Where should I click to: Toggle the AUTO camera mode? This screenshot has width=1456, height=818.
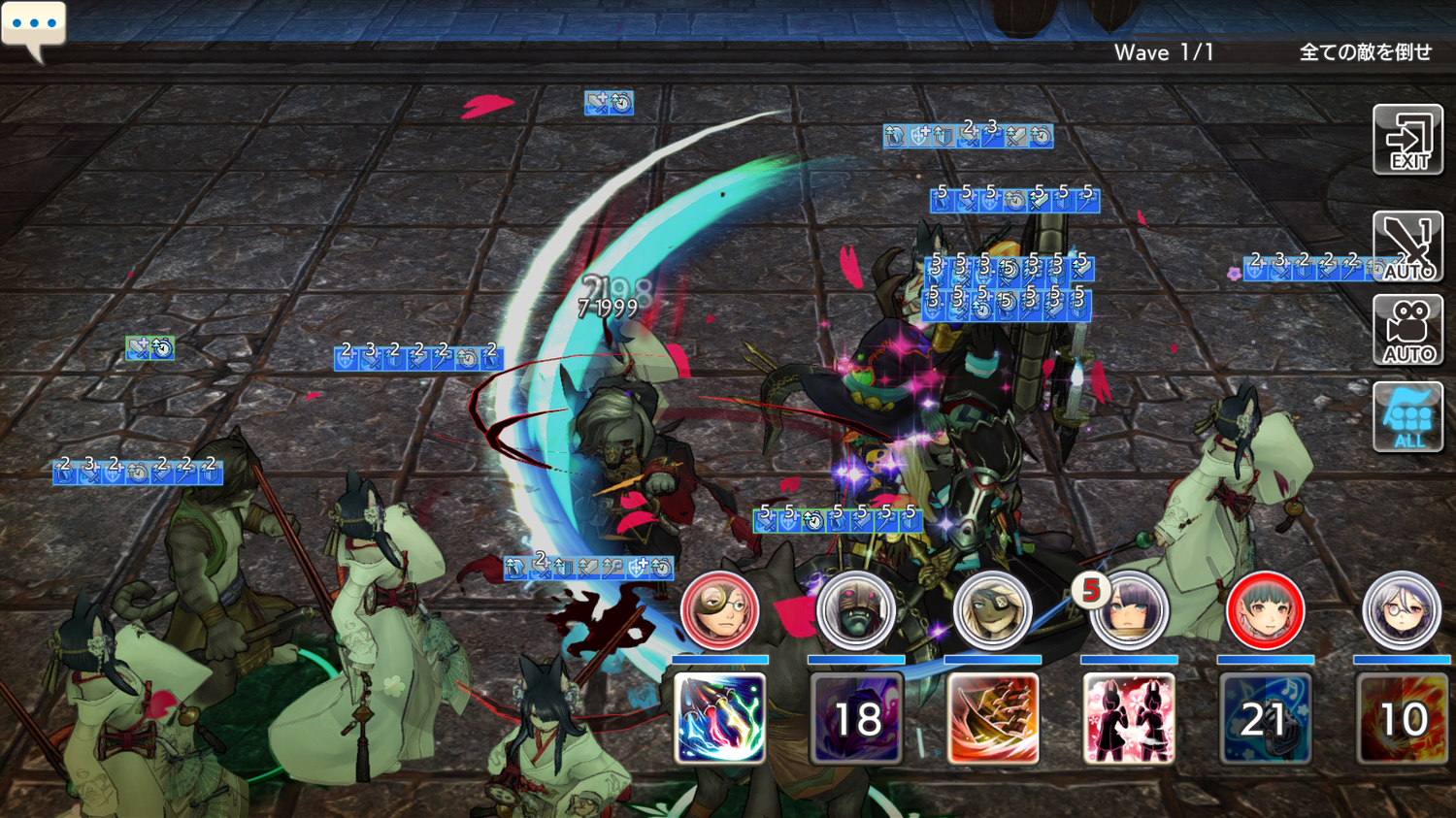coord(1407,331)
